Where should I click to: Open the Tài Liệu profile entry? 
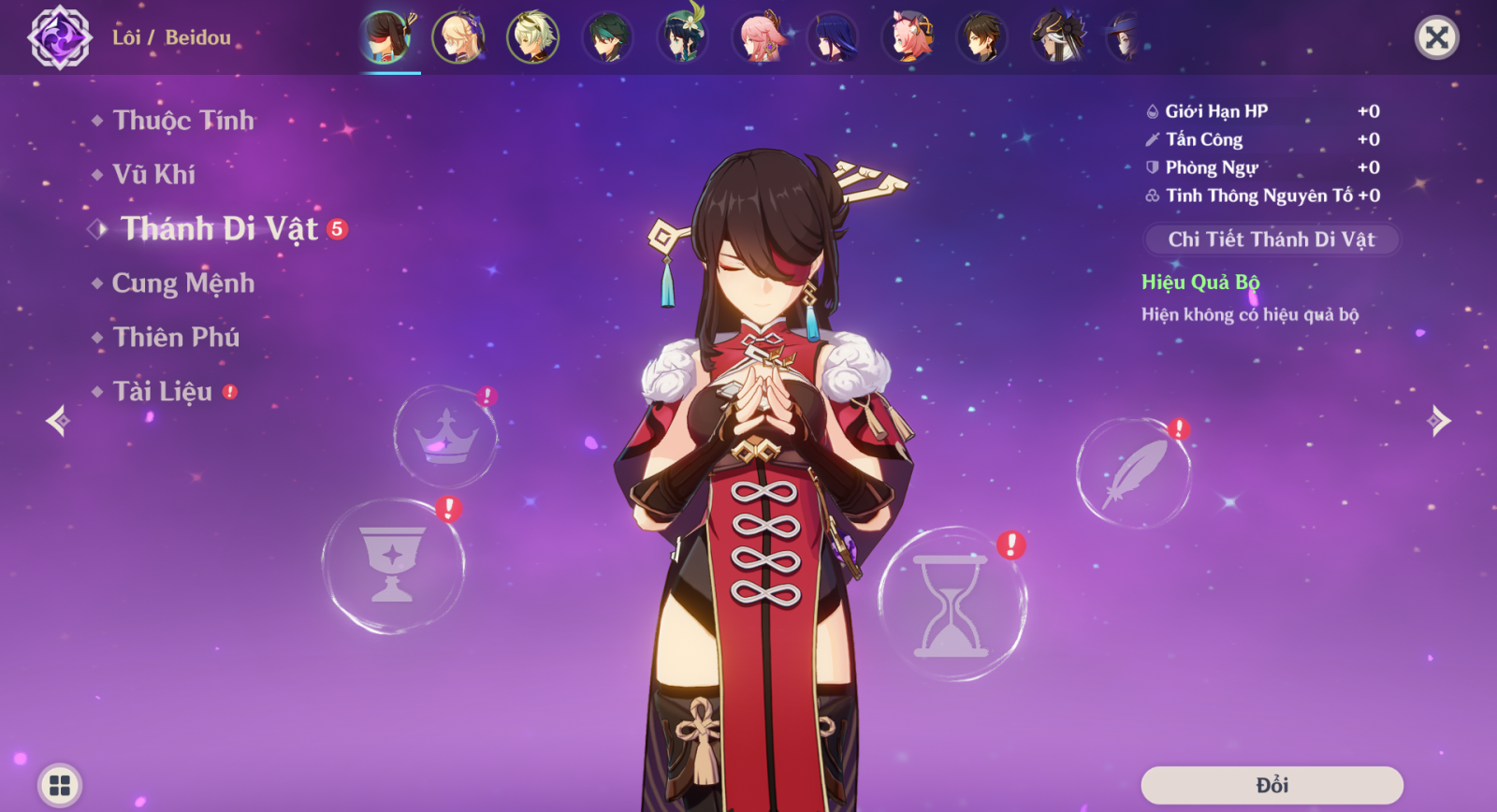[163, 392]
